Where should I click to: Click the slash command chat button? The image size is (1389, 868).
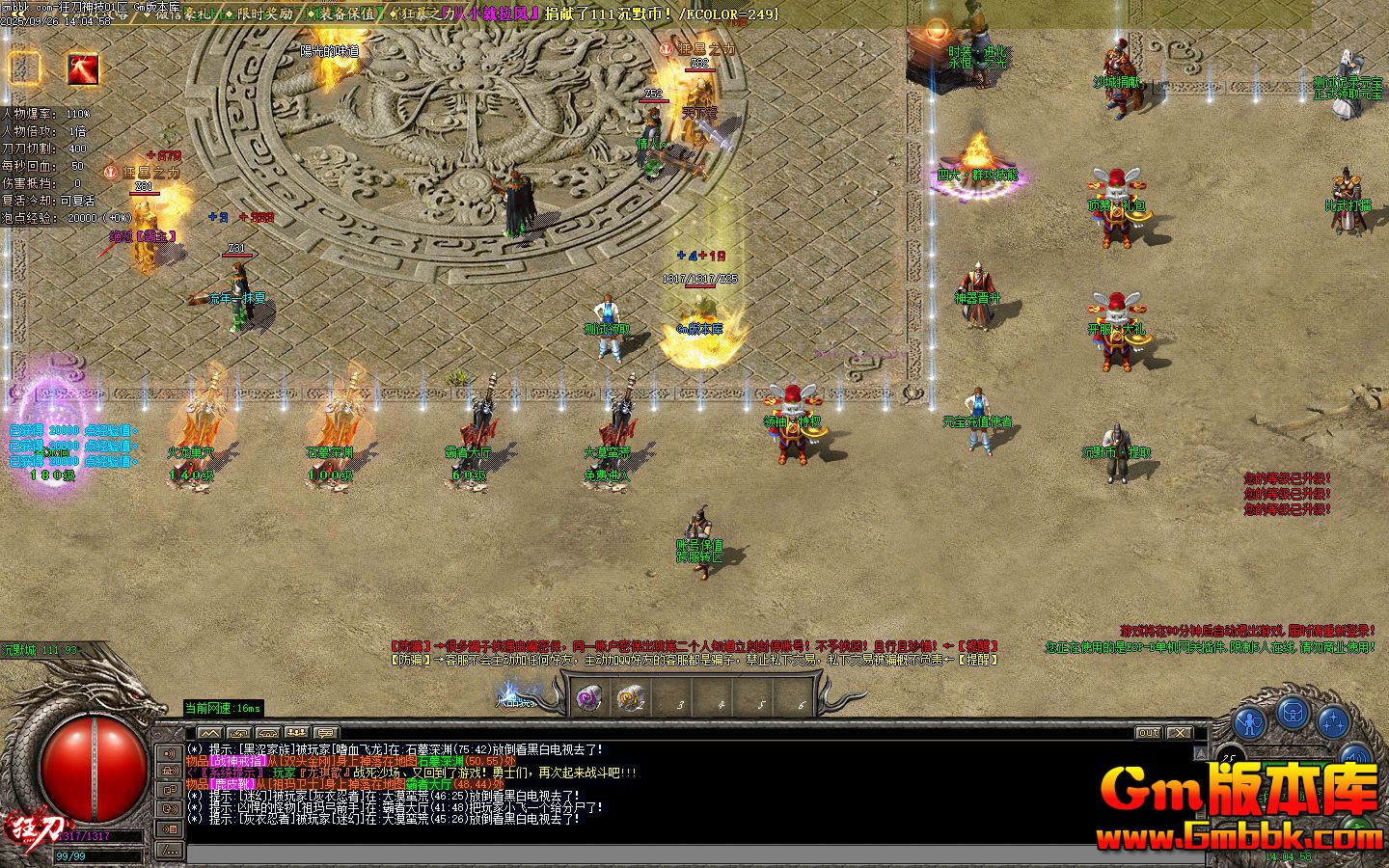pos(170,850)
